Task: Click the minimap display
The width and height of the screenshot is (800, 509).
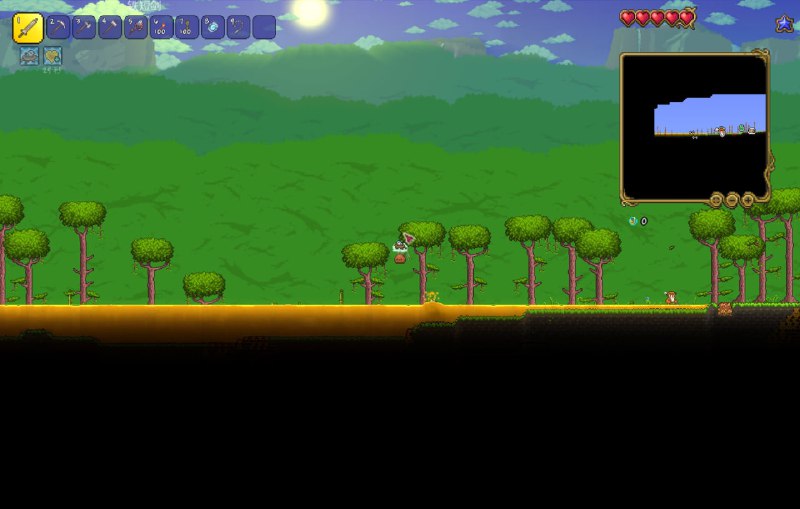Action: coord(695,126)
